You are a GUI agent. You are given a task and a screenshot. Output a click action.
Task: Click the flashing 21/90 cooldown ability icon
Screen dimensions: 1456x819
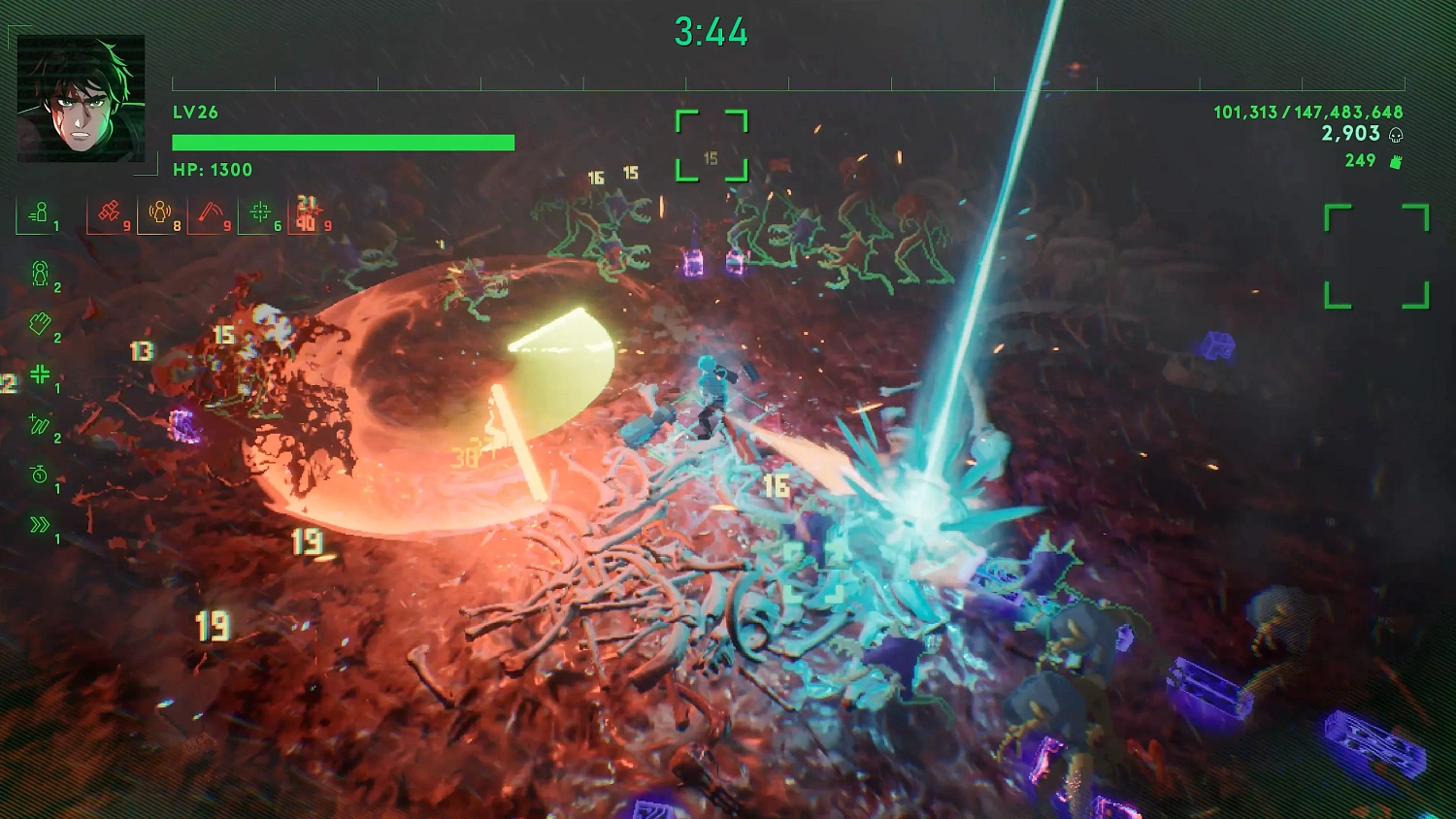(308, 213)
